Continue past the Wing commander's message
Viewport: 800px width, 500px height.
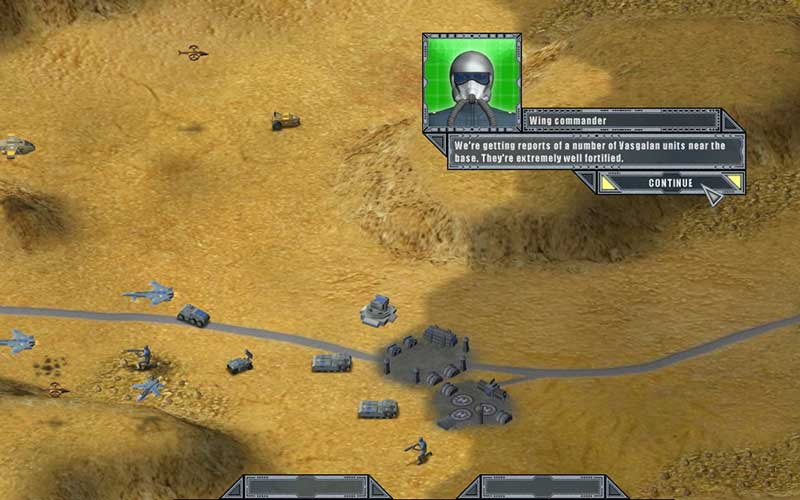(670, 183)
